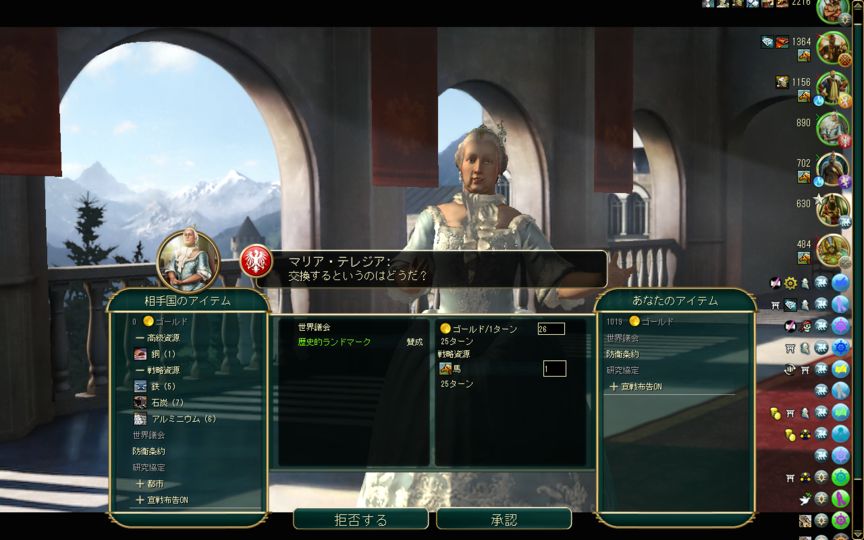Image resolution: width=864 pixels, height=540 pixels.
Task: Remove ゴールド/1ターン from the deal
Action: tap(480, 328)
